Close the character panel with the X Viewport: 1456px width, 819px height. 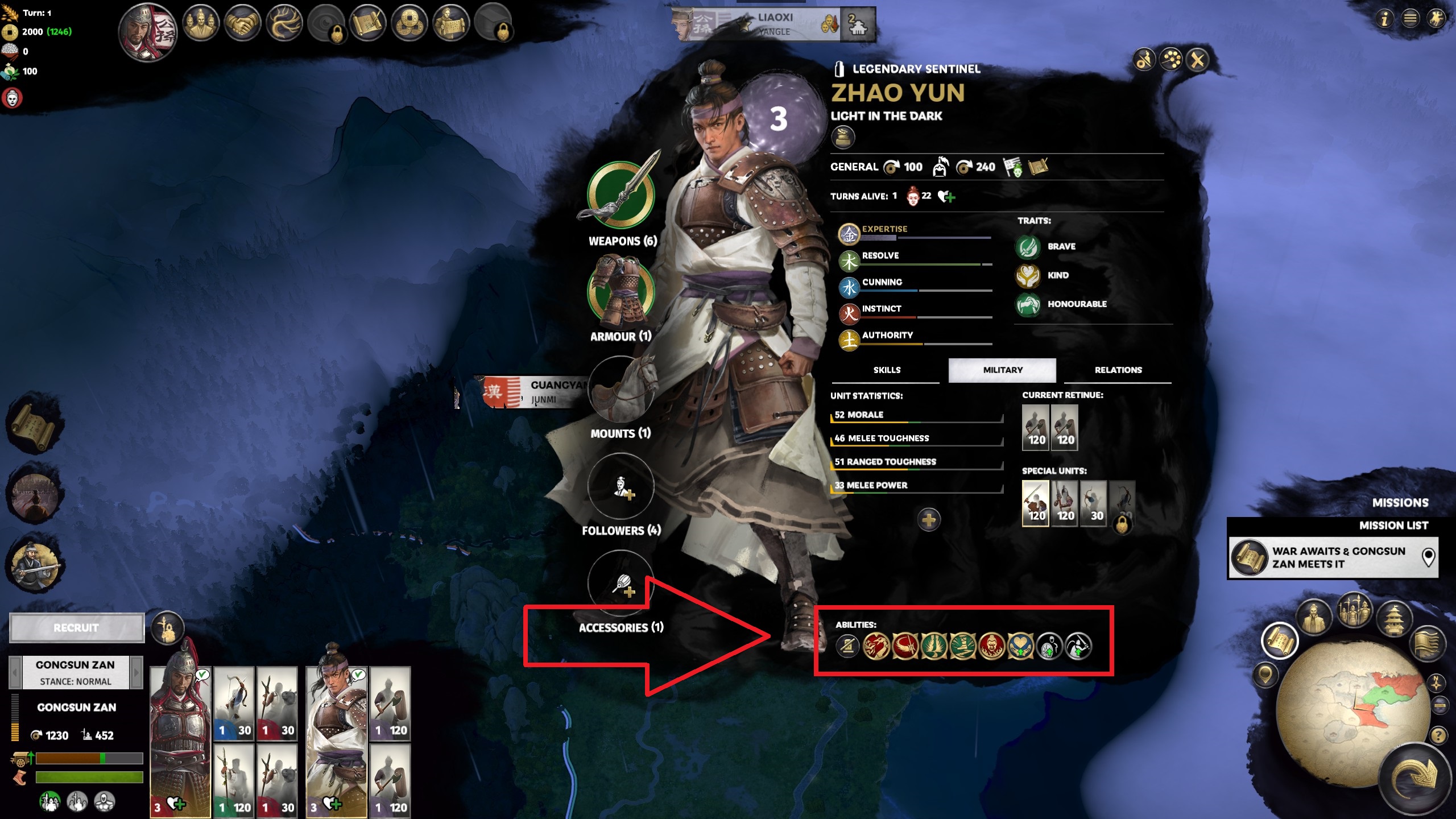(x=1198, y=60)
